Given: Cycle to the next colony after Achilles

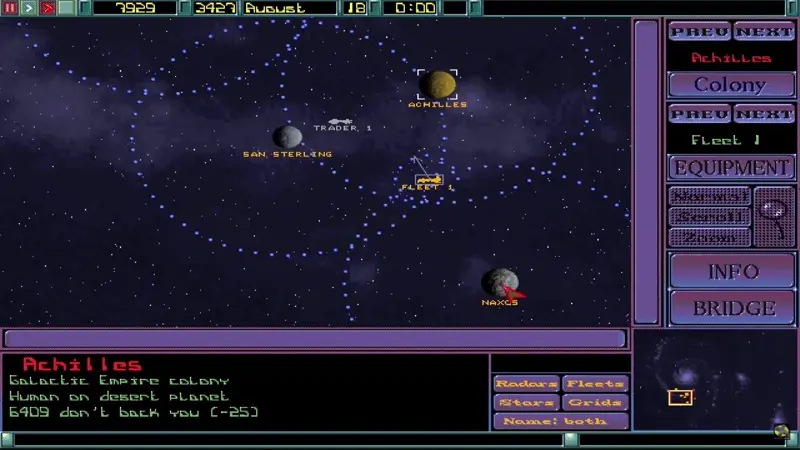Looking at the screenshot, I should [x=764, y=32].
